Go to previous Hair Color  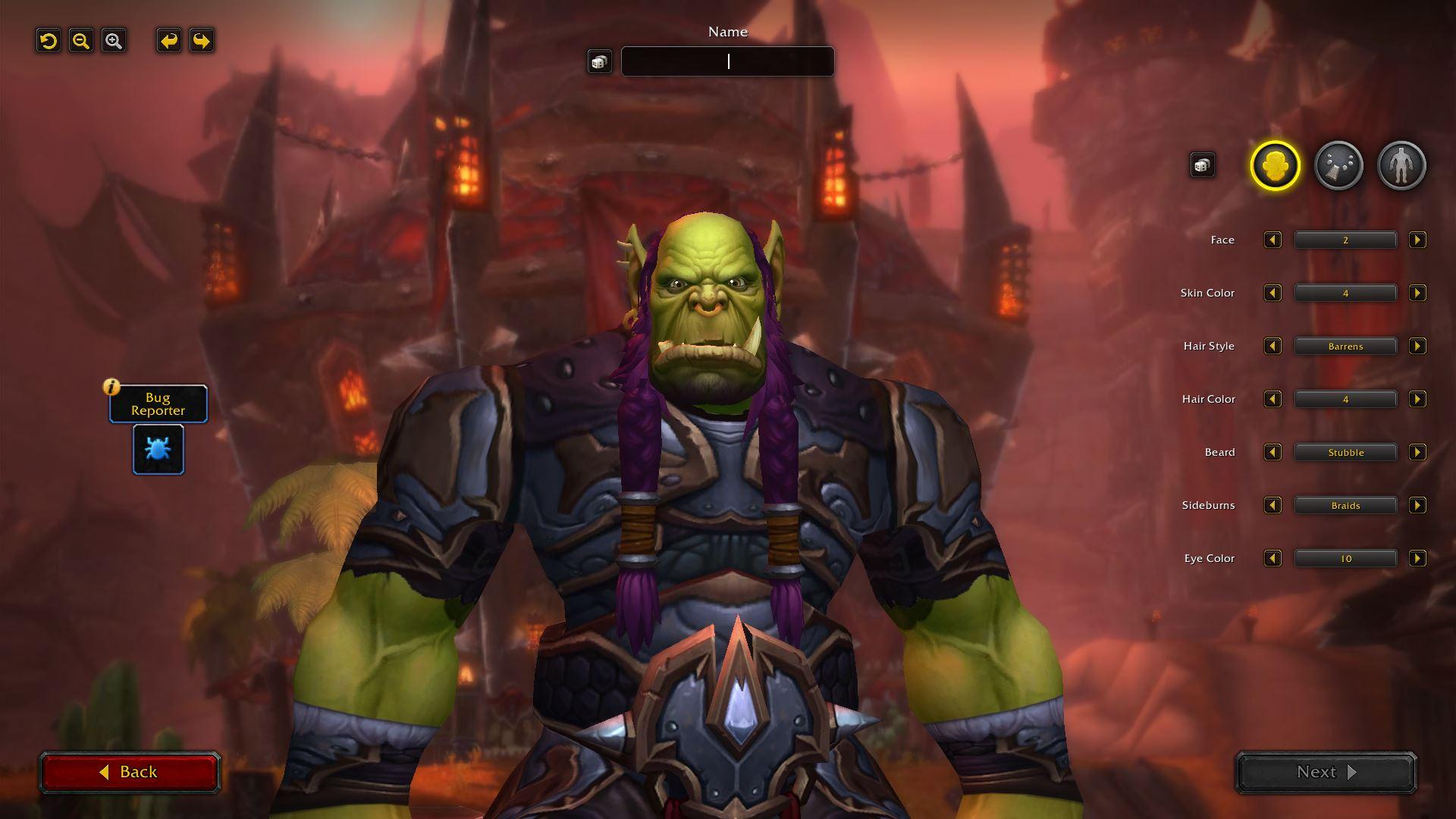click(x=1272, y=400)
